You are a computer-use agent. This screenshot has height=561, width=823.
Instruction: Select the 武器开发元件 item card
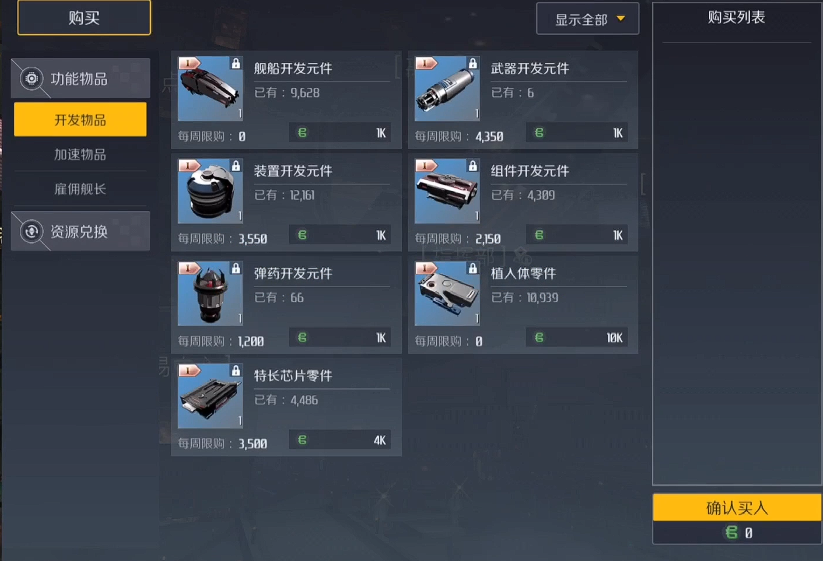pyautogui.click(x=523, y=100)
